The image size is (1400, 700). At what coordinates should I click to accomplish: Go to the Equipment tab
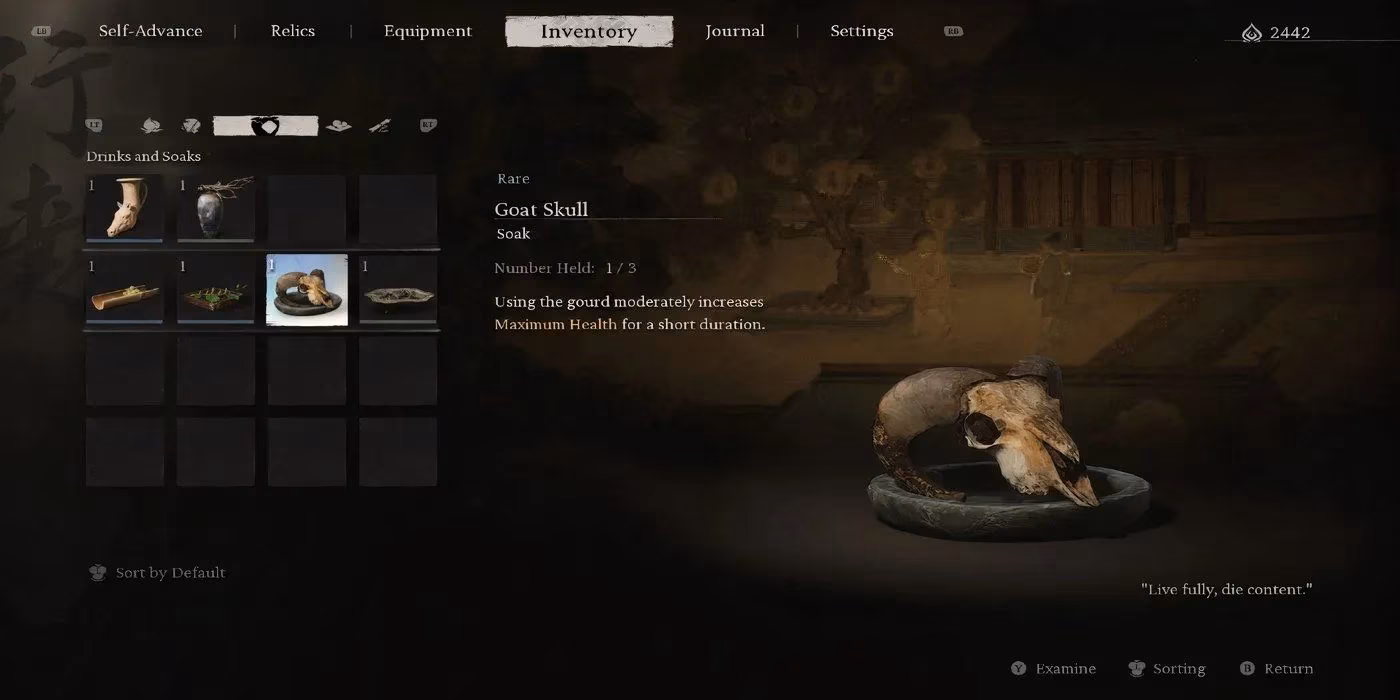(427, 31)
